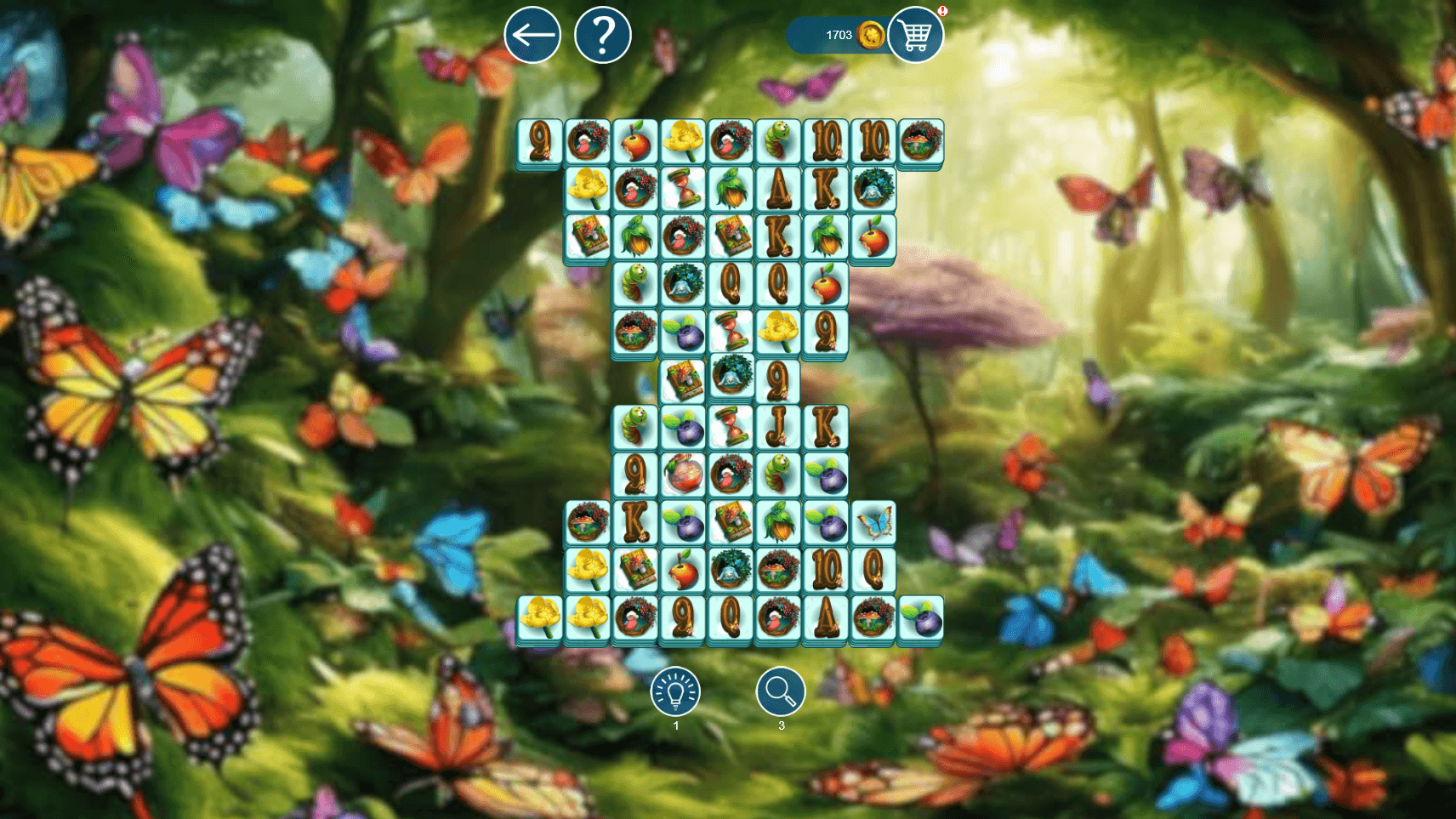Viewport: 1456px width, 819px height.
Task: Click the back arrow to leave the level
Action: 532,36
